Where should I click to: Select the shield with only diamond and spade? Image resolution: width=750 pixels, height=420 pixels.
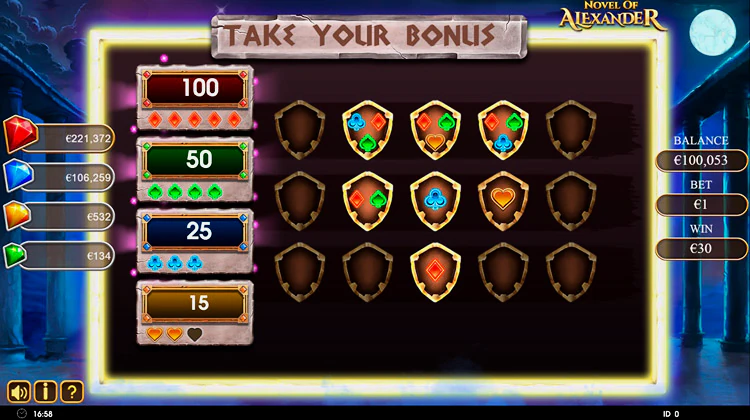coord(367,199)
